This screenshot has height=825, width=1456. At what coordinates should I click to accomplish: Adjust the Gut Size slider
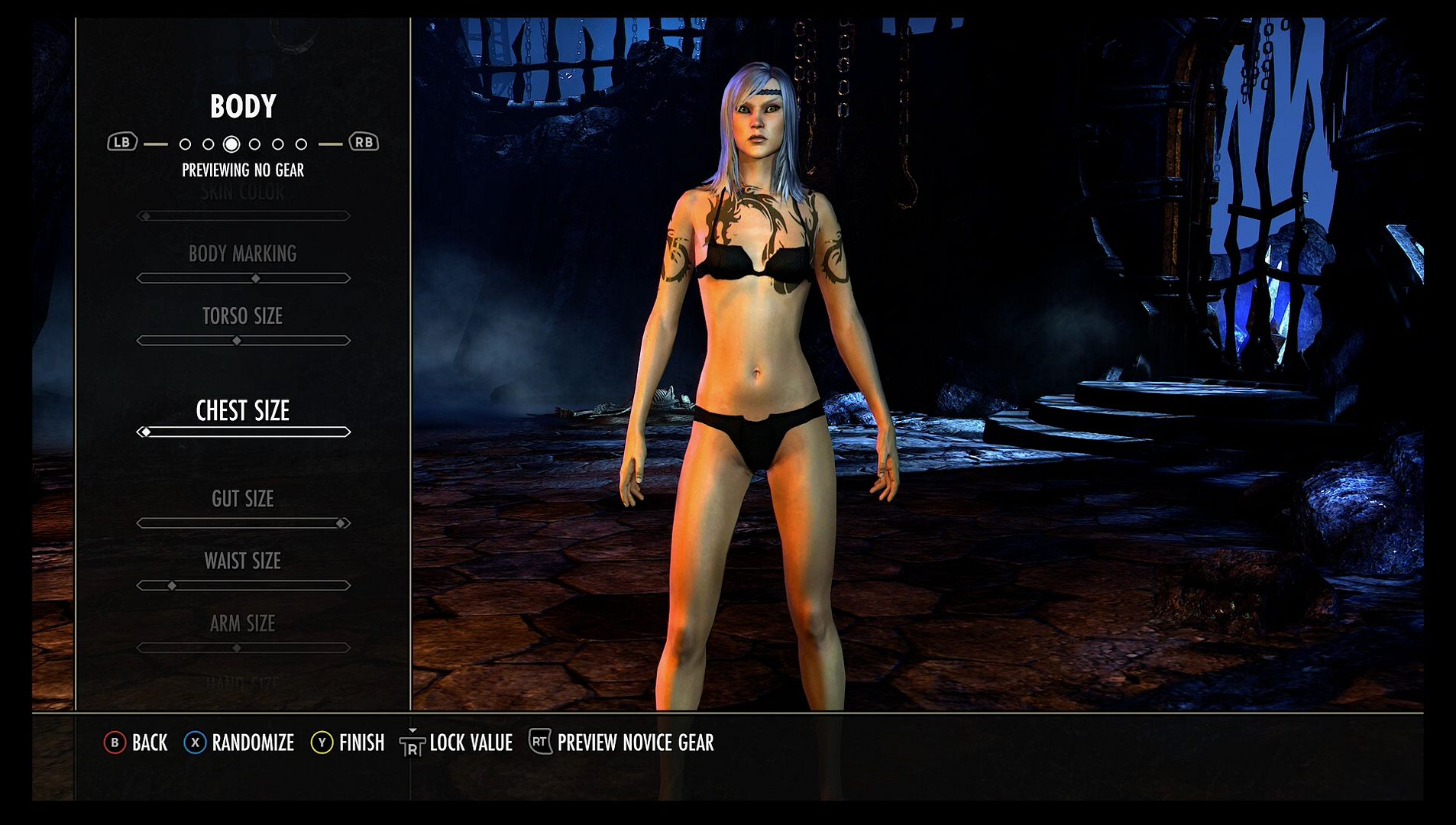click(243, 523)
